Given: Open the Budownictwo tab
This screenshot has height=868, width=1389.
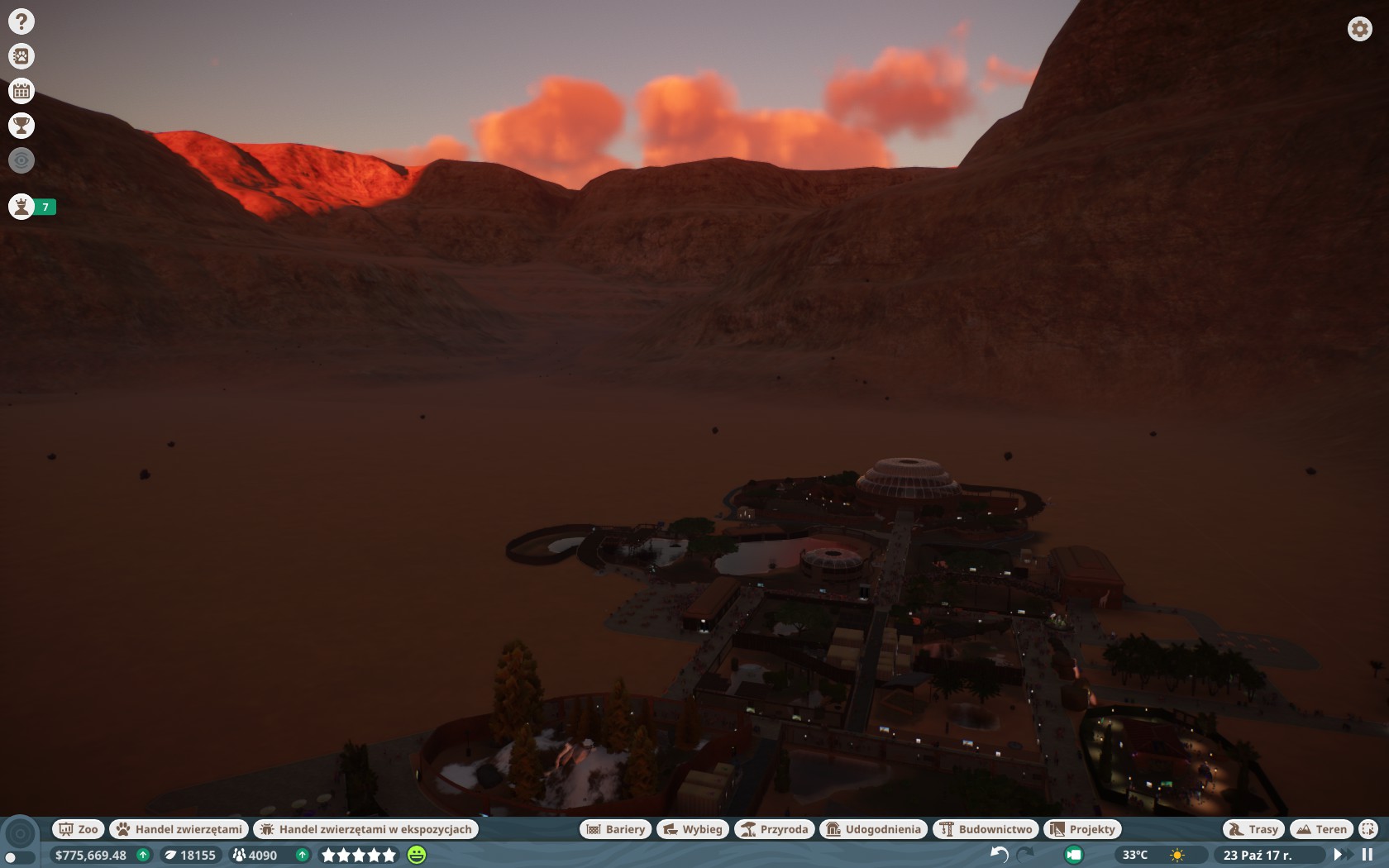Looking at the screenshot, I should tap(986, 829).
